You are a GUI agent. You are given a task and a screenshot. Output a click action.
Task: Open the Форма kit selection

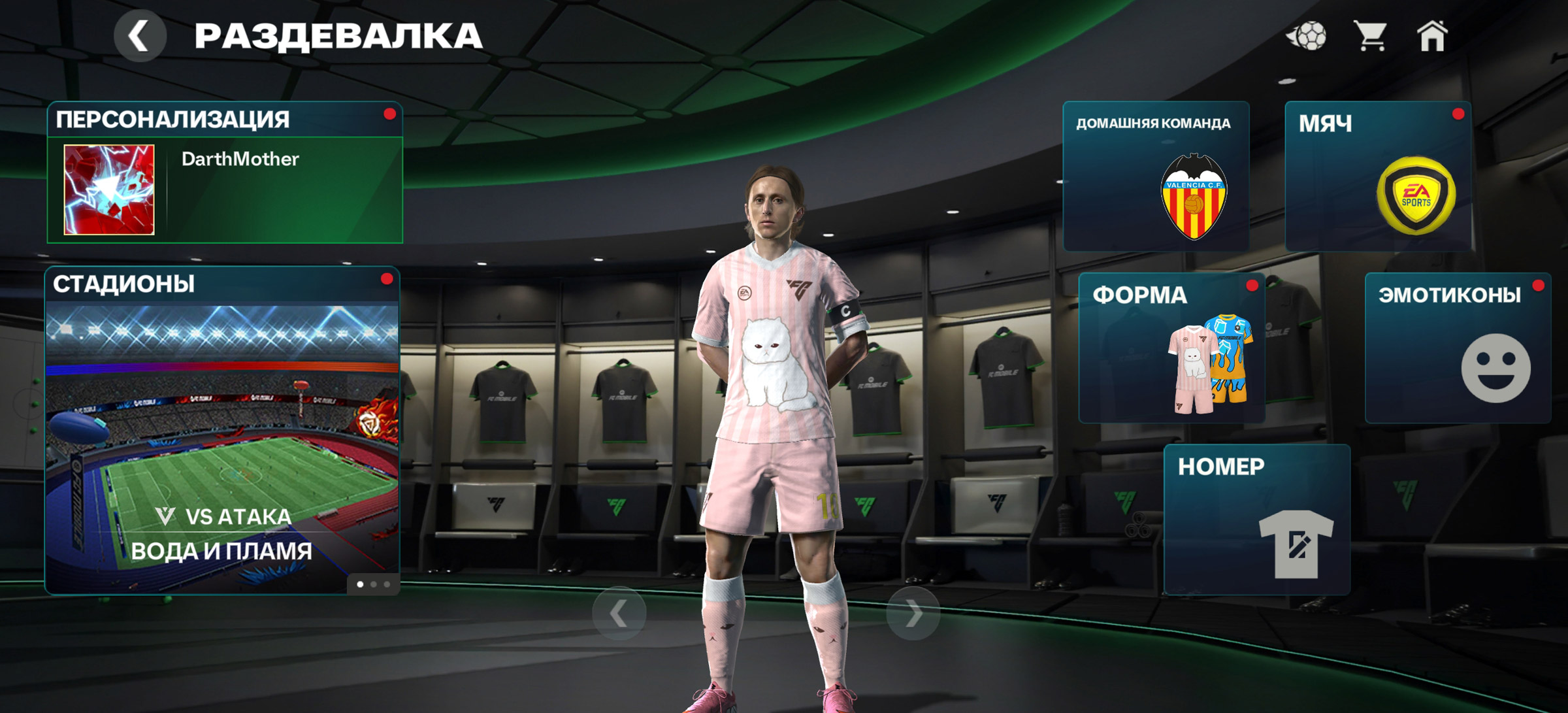(x=1172, y=348)
